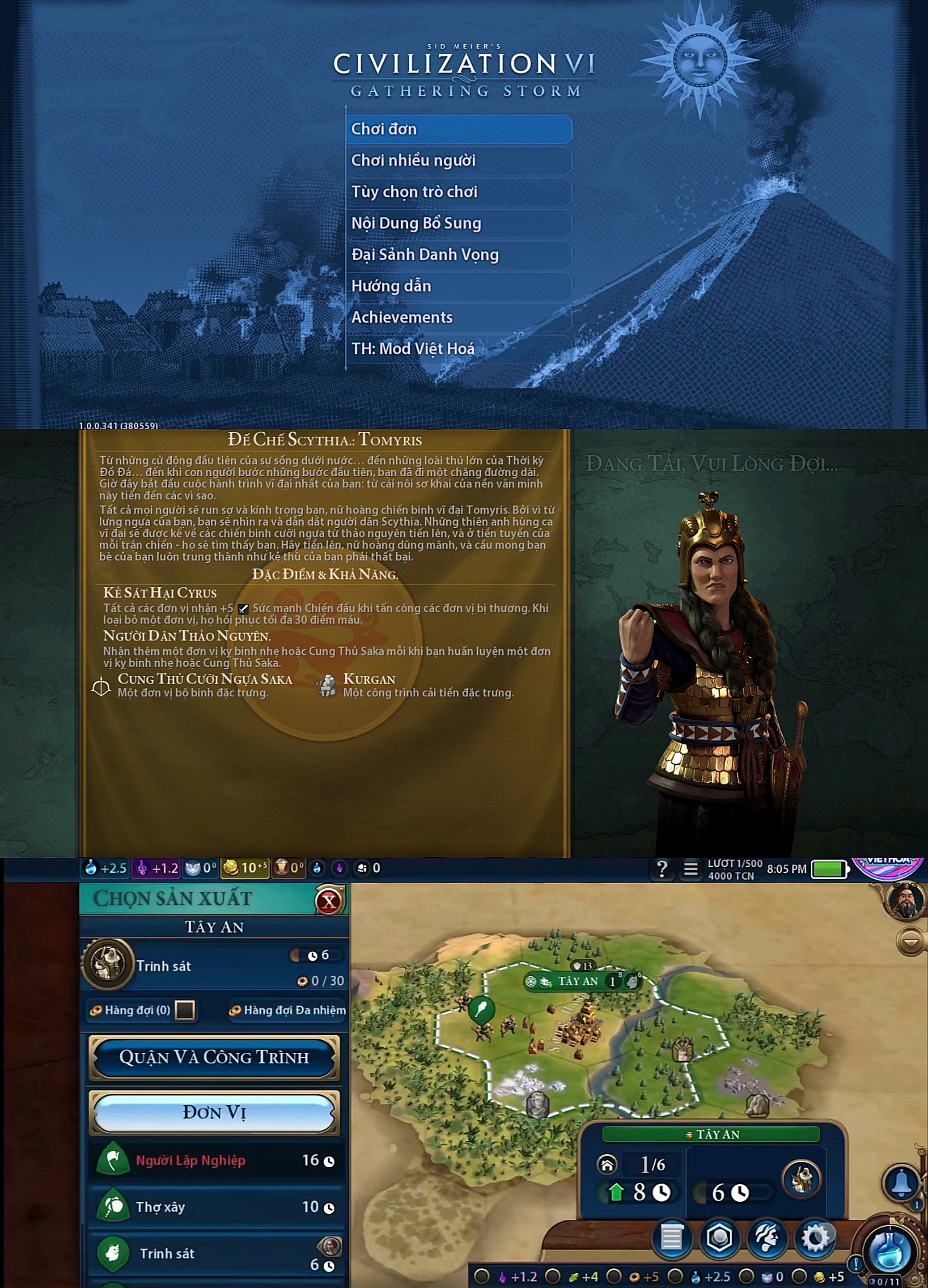Viewport: 928px width, 1288px height.
Task: View the Achievements menu entry
Action: 458,317
